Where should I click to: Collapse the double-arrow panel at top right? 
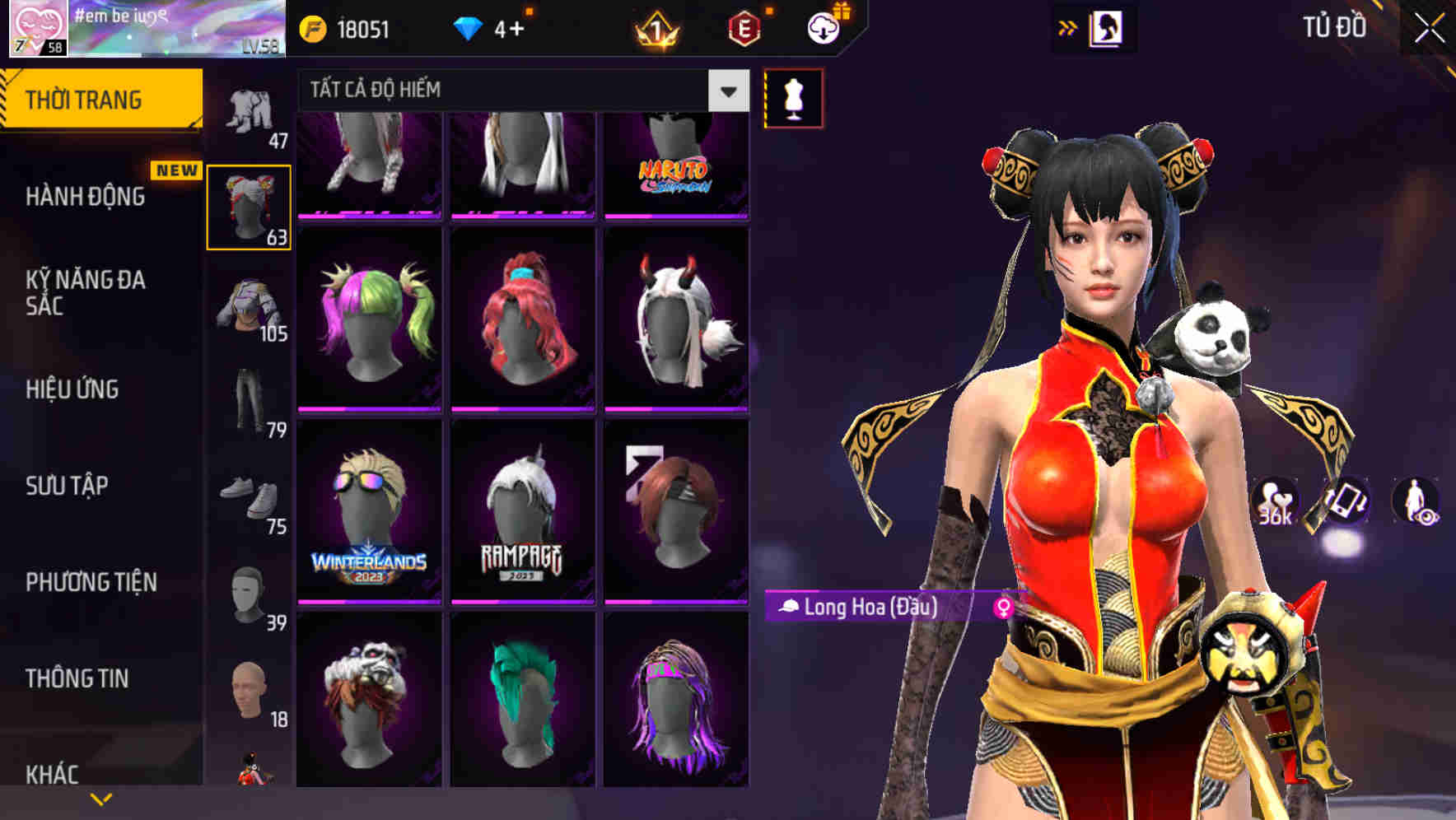(x=1068, y=26)
